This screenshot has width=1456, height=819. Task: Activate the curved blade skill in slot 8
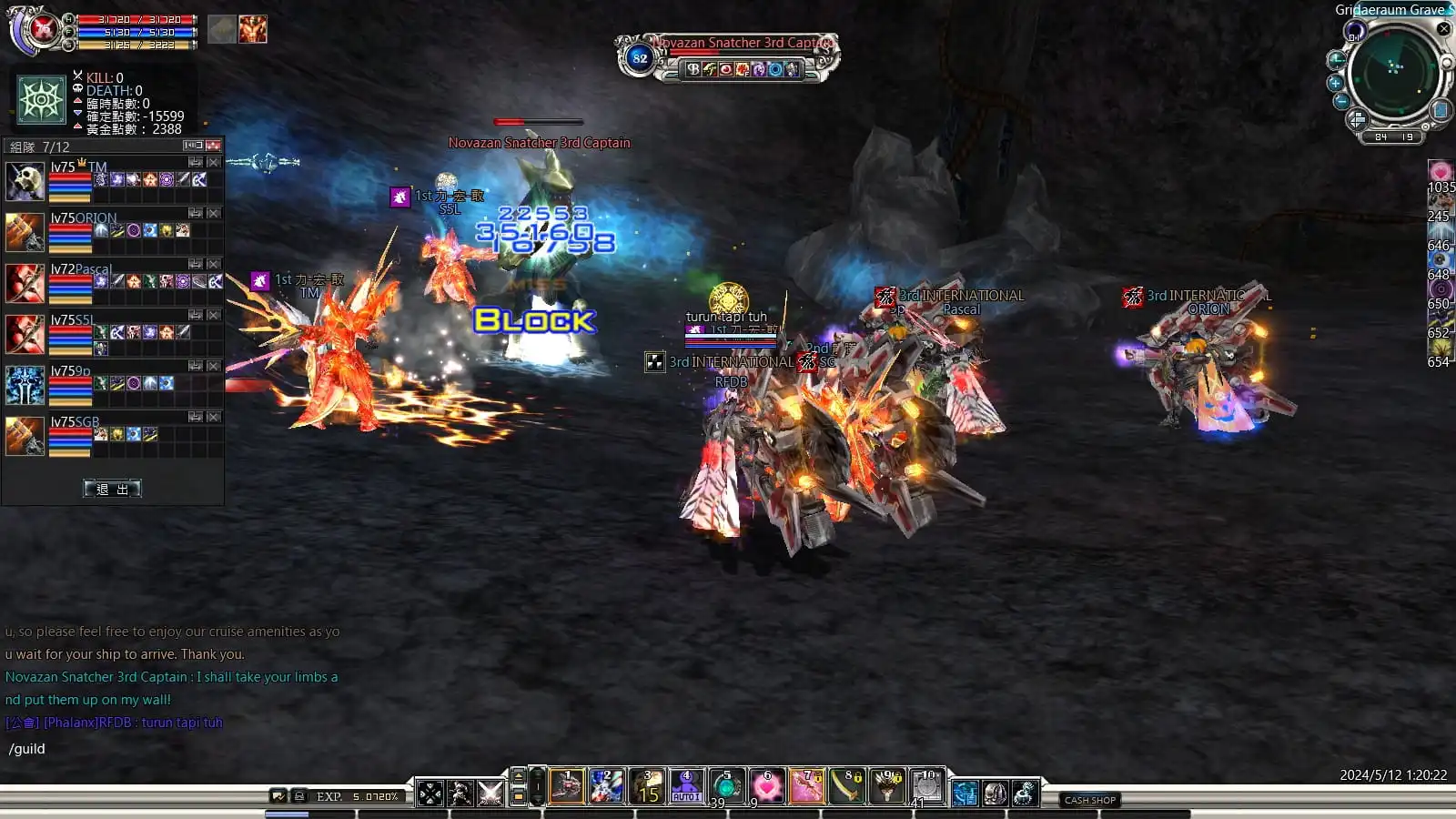[846, 787]
